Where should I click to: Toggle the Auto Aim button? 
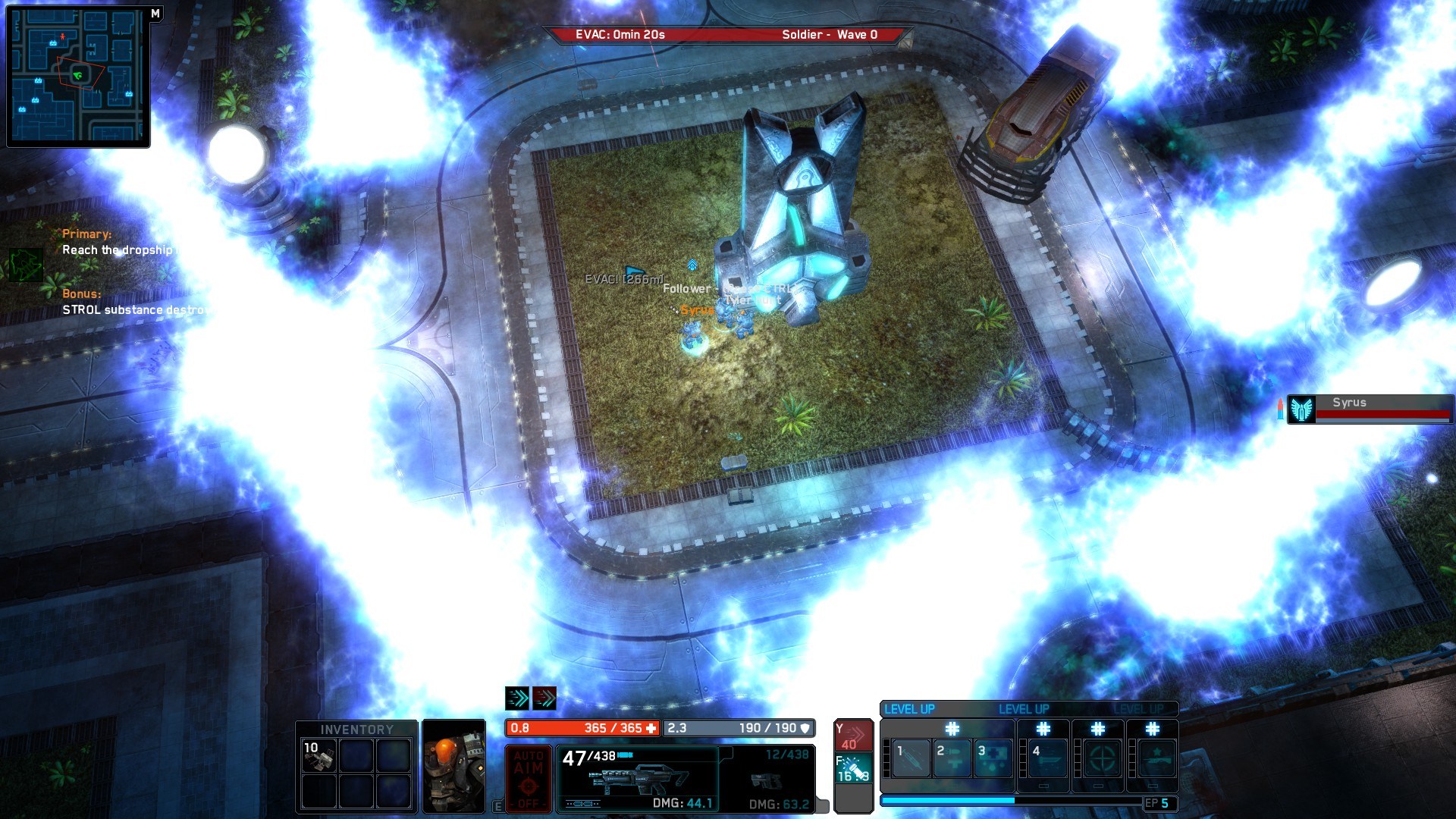tap(528, 778)
